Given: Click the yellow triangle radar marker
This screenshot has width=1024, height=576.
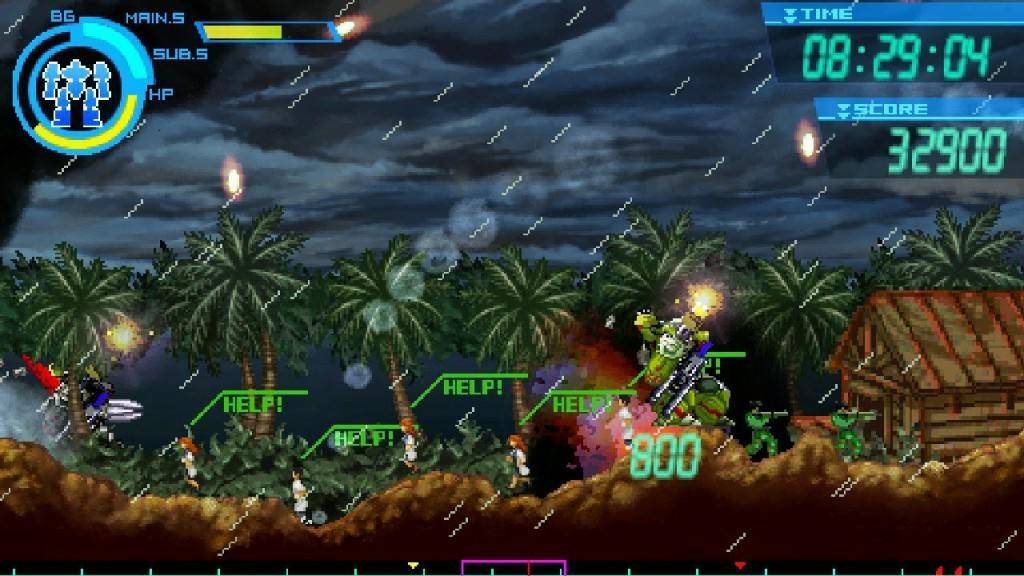Looking at the screenshot, I should 413,566.
